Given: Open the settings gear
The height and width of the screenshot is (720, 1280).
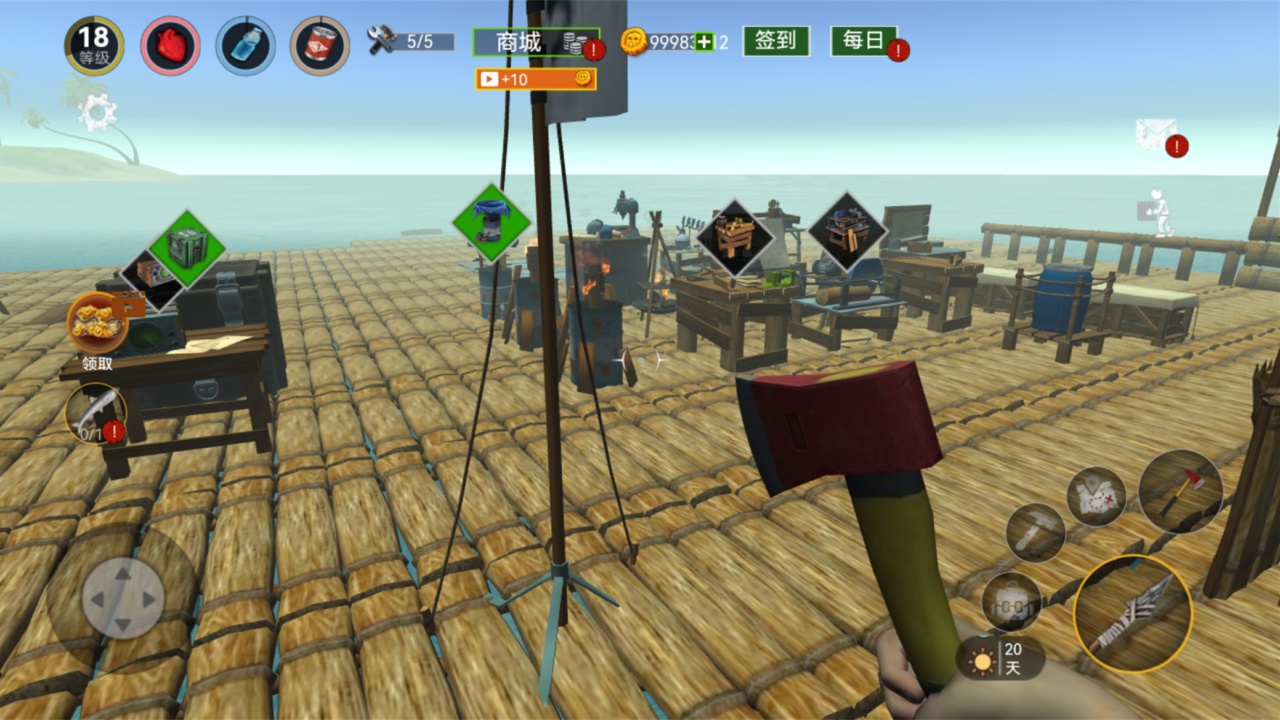Looking at the screenshot, I should [97, 112].
